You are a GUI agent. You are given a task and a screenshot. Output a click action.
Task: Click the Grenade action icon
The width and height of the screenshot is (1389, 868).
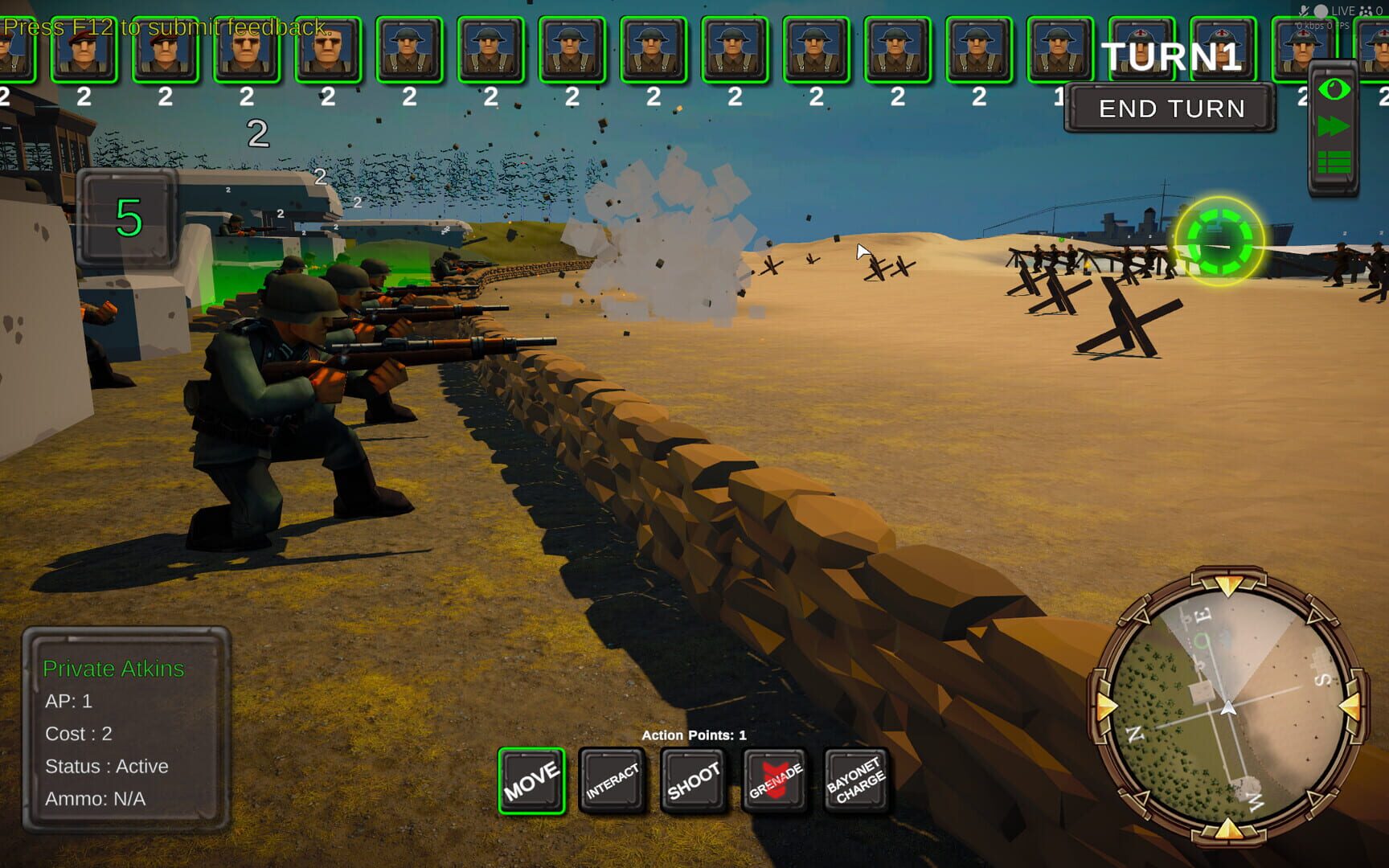pyautogui.click(x=774, y=778)
